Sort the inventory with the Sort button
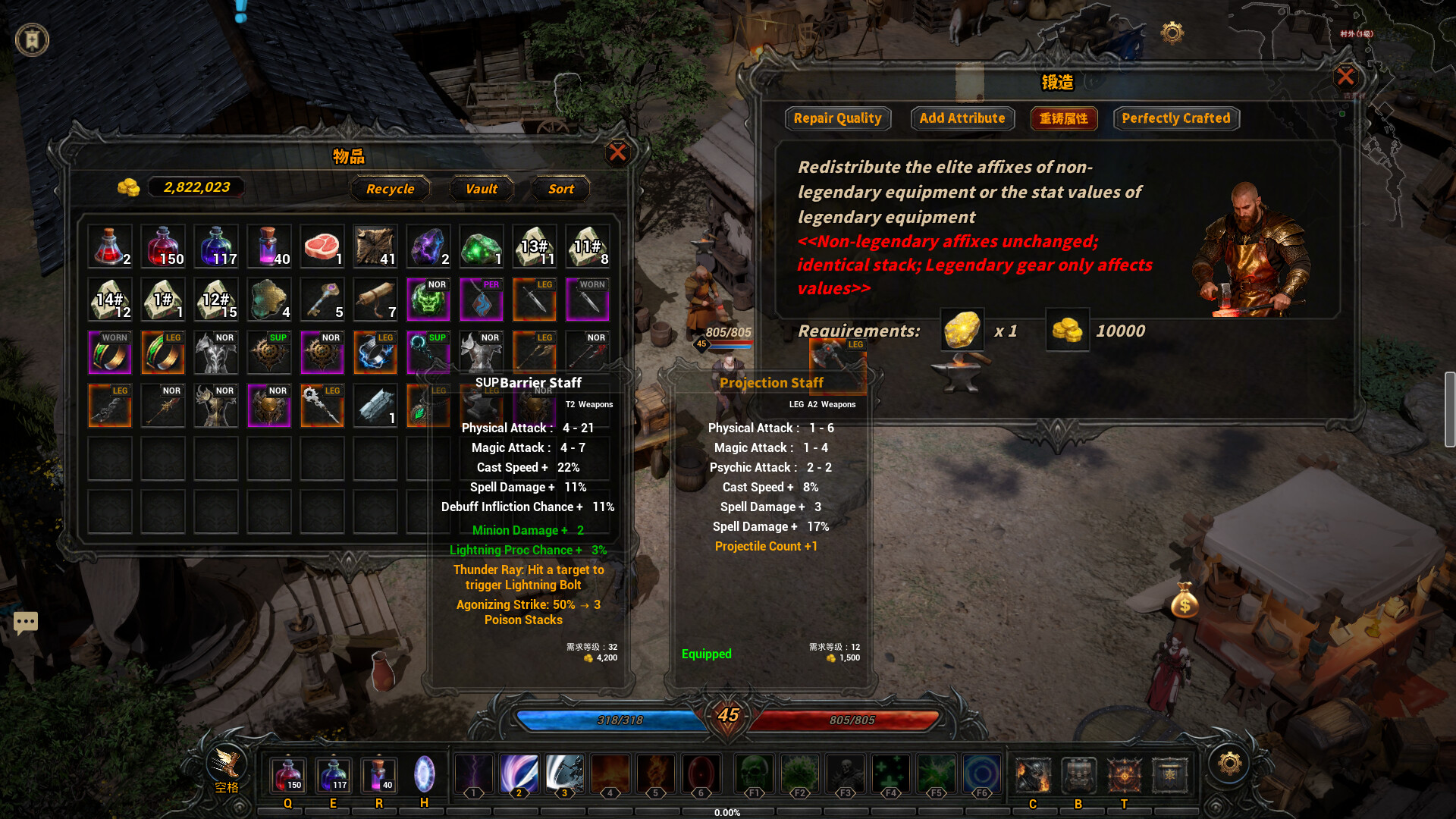Screen dimensions: 1456x819 tap(560, 189)
